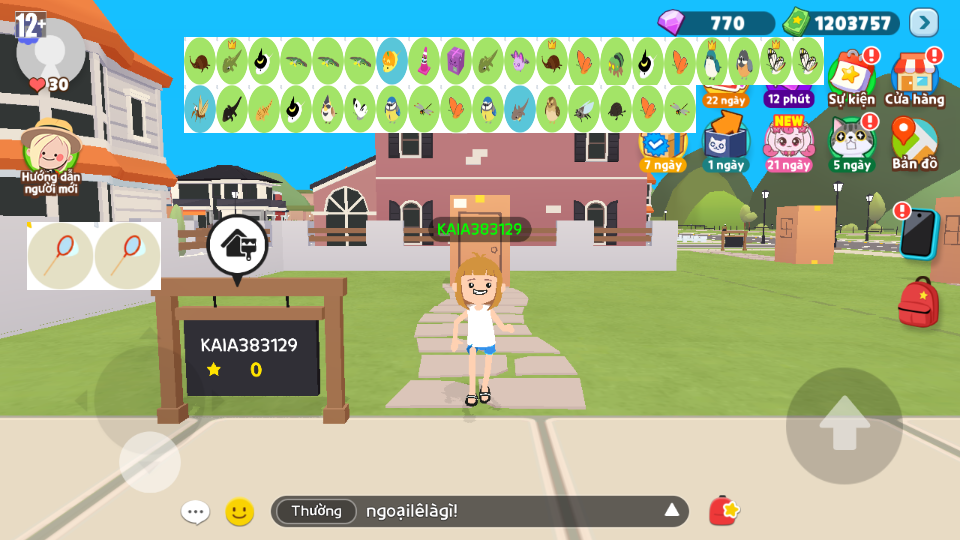Select the purple cube item slot
Screen dimensions: 960x540
[x=456, y=61]
